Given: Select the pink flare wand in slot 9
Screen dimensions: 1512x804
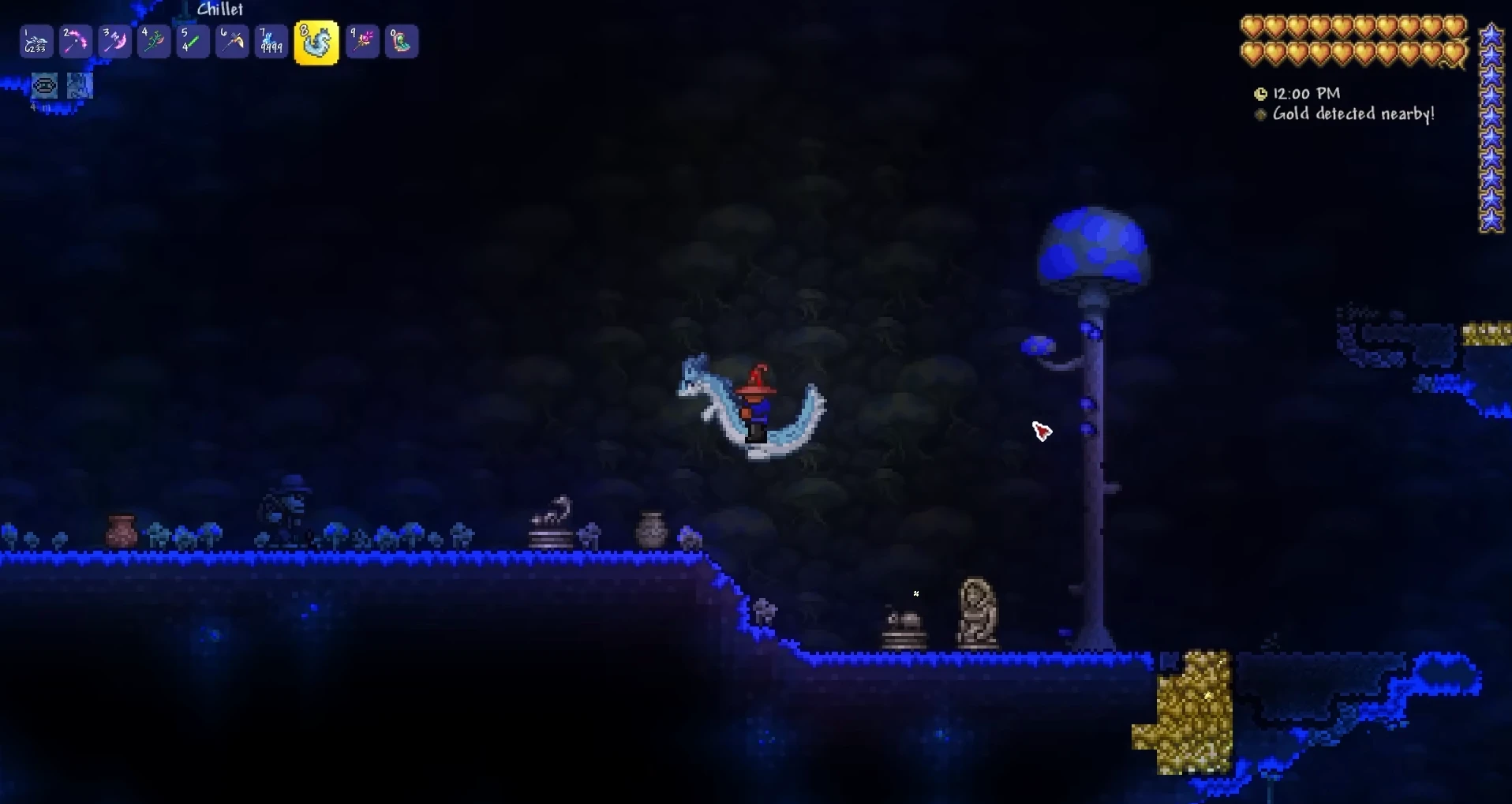Looking at the screenshot, I should [x=362, y=41].
